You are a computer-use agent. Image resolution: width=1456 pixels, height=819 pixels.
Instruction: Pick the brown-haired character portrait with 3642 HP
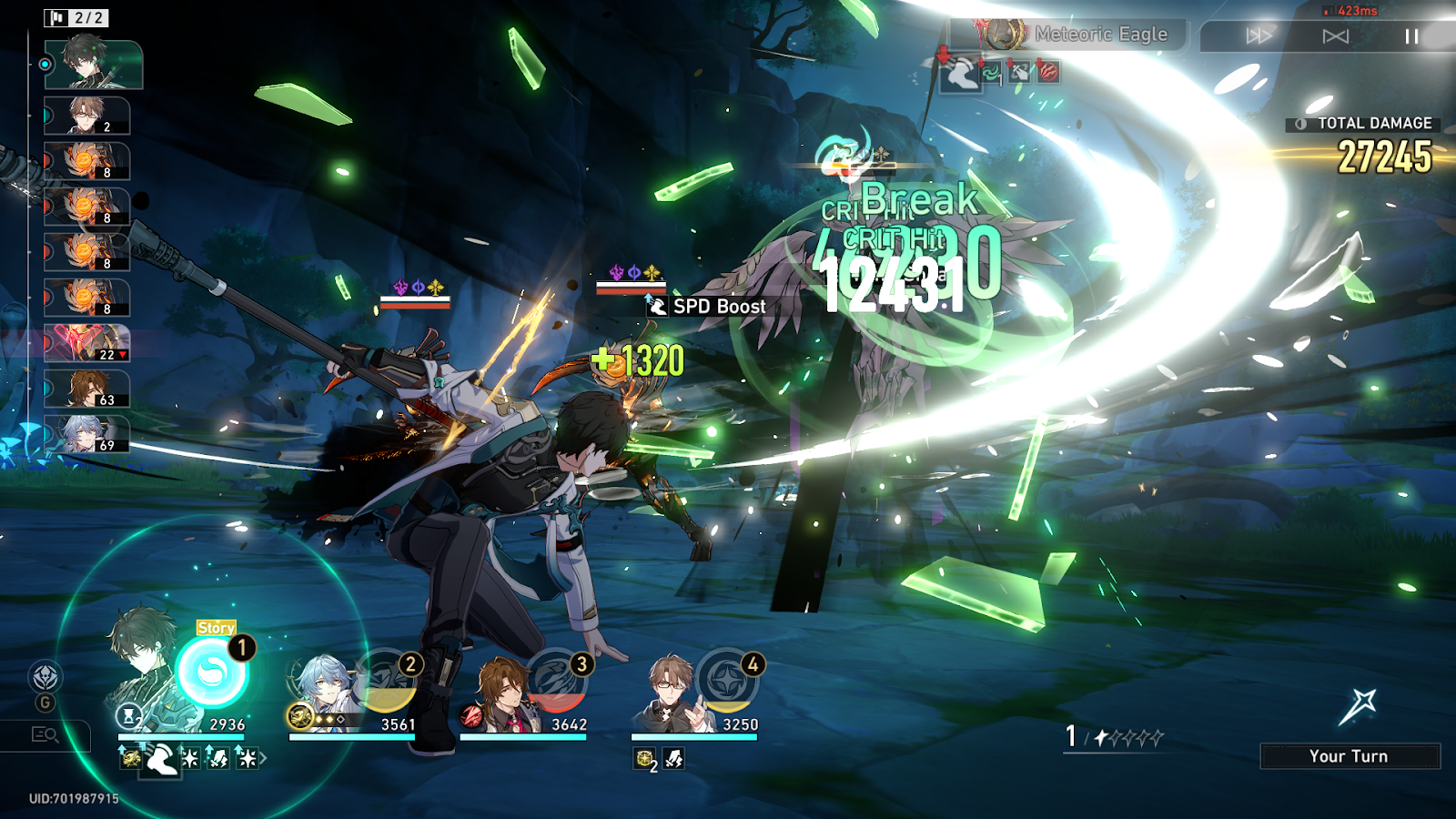499,692
